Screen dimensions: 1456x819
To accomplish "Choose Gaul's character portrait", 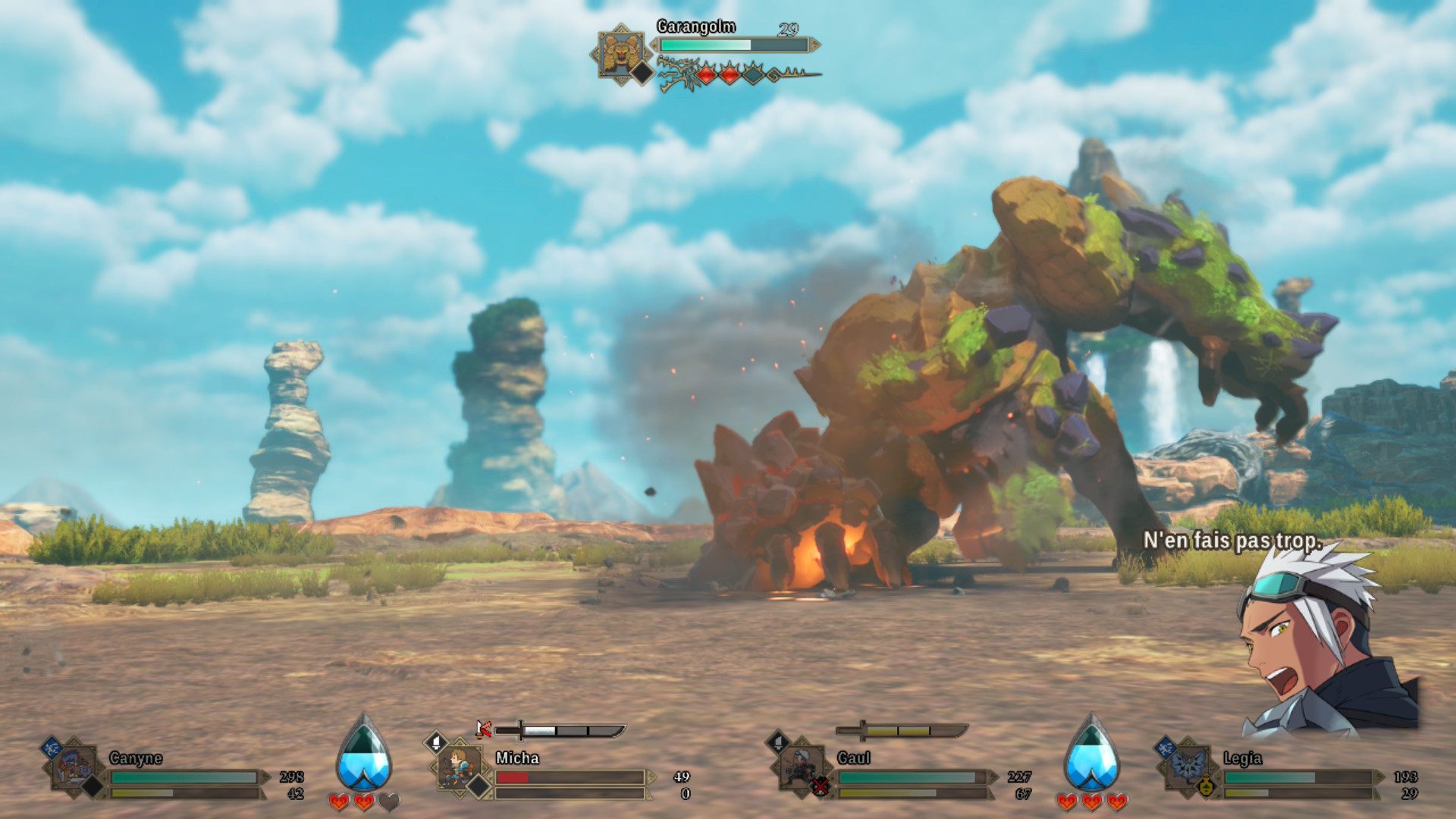I will [x=802, y=767].
